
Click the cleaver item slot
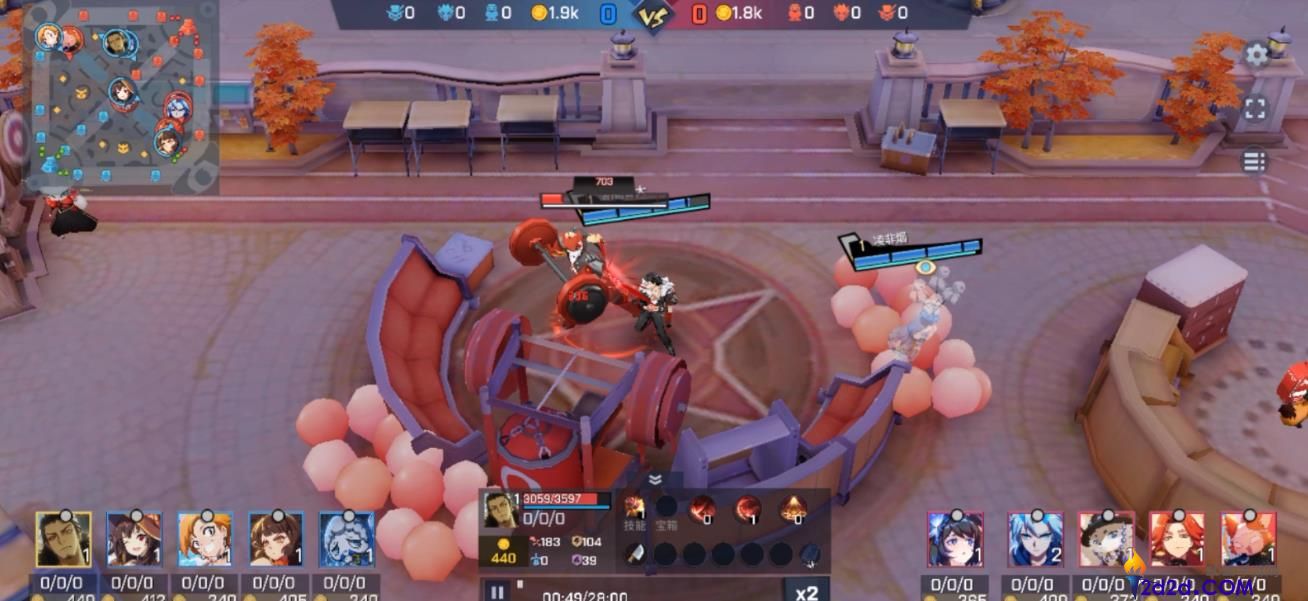click(636, 553)
